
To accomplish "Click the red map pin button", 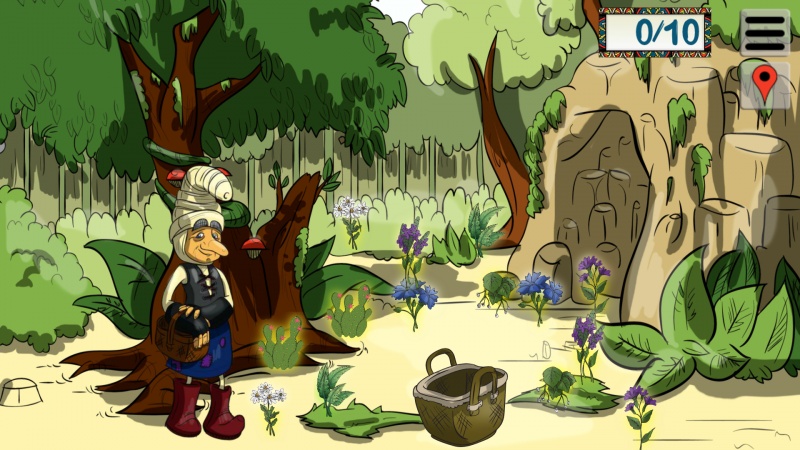I will 764,84.
